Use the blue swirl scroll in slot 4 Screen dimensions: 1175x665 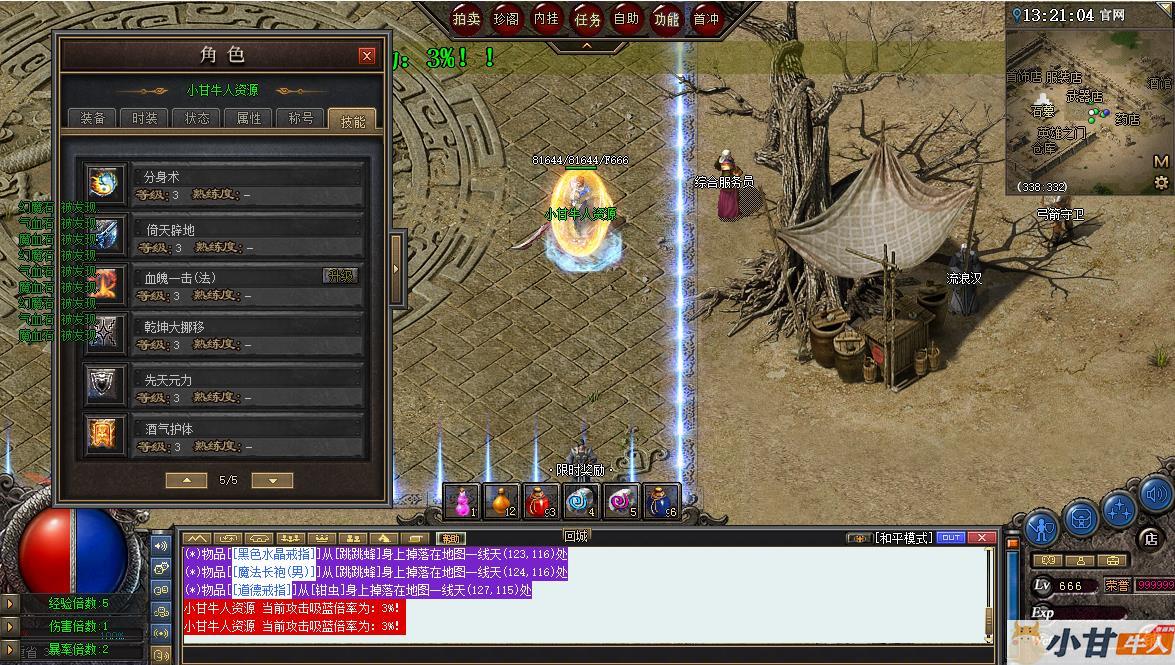tap(580, 501)
